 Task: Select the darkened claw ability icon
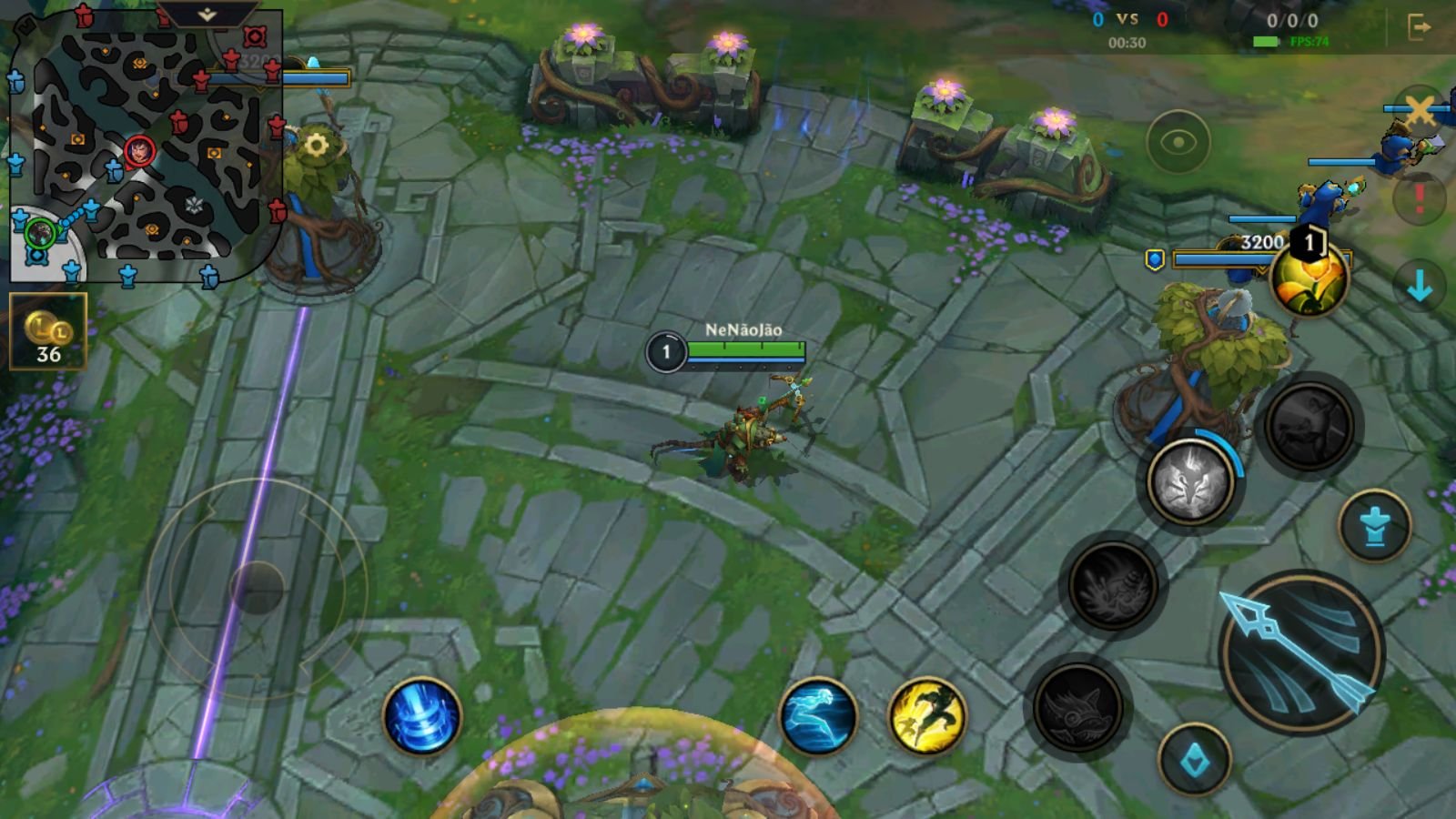coord(1114,586)
